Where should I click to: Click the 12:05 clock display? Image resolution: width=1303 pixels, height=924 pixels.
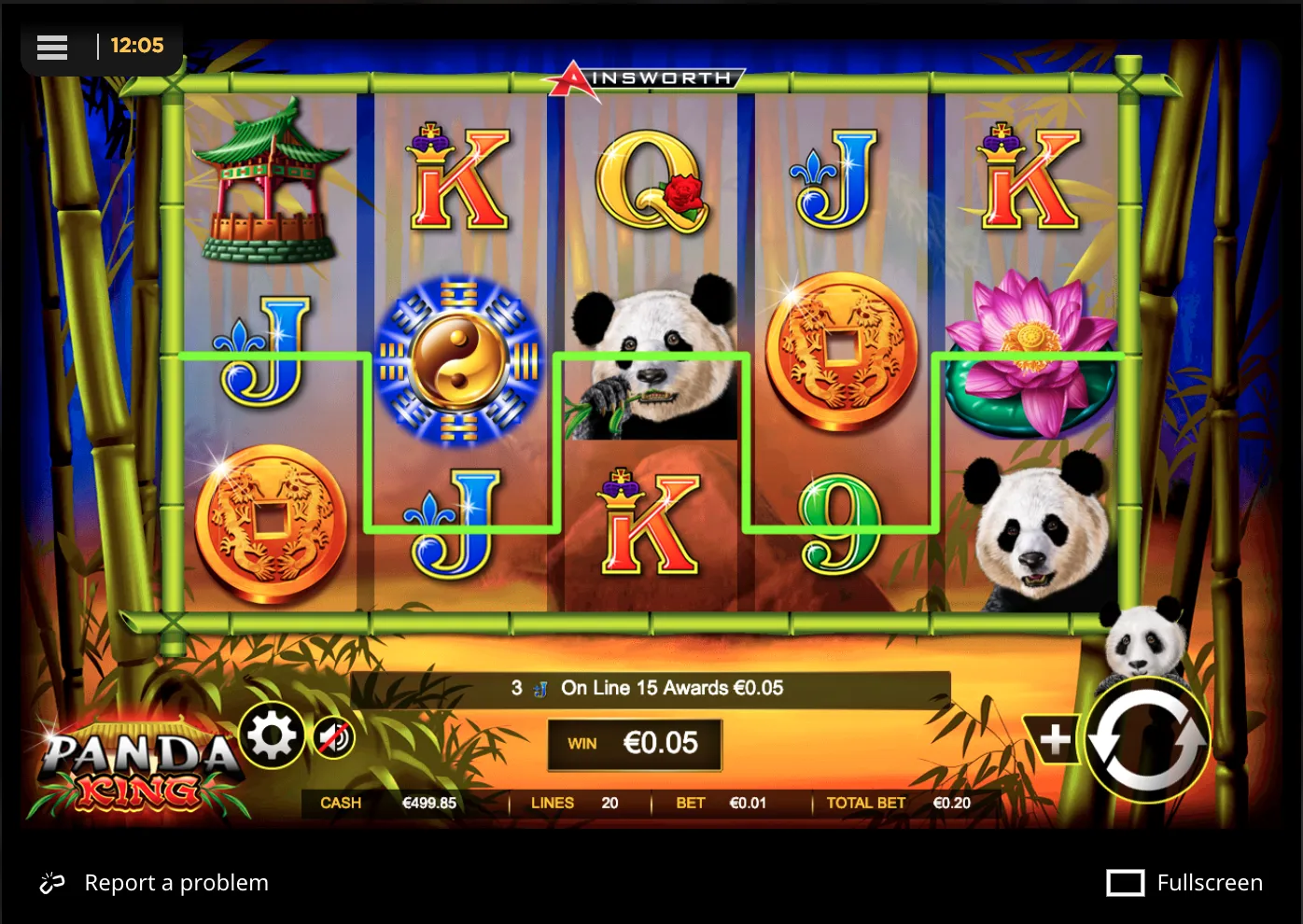[x=138, y=45]
